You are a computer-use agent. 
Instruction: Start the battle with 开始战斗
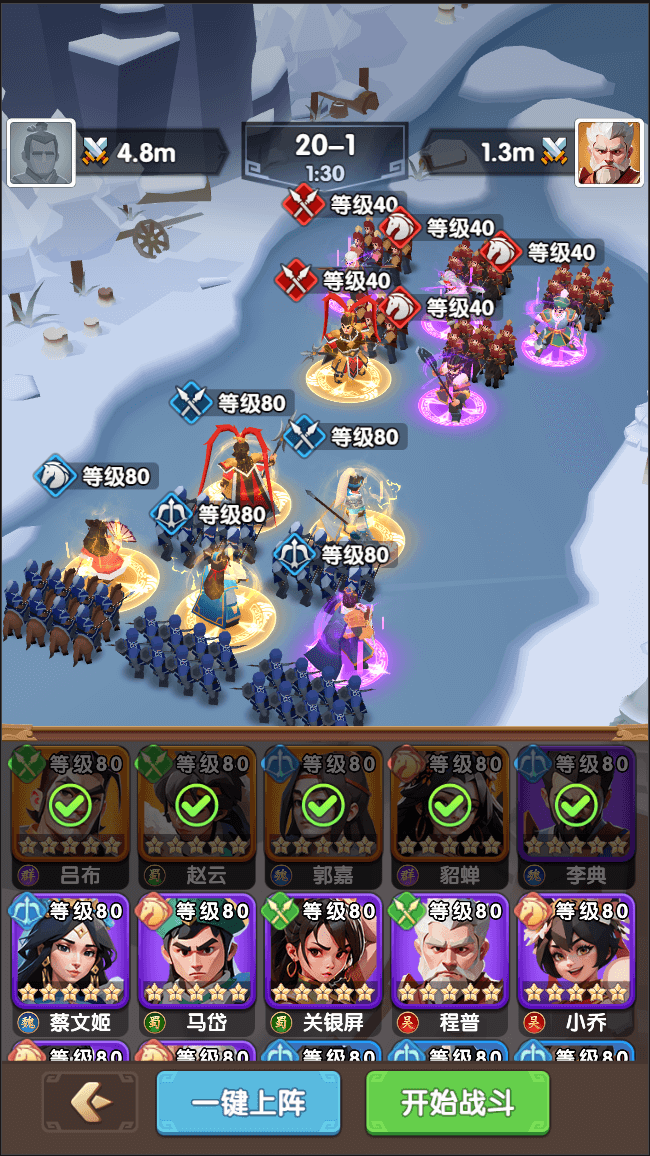coord(457,1104)
